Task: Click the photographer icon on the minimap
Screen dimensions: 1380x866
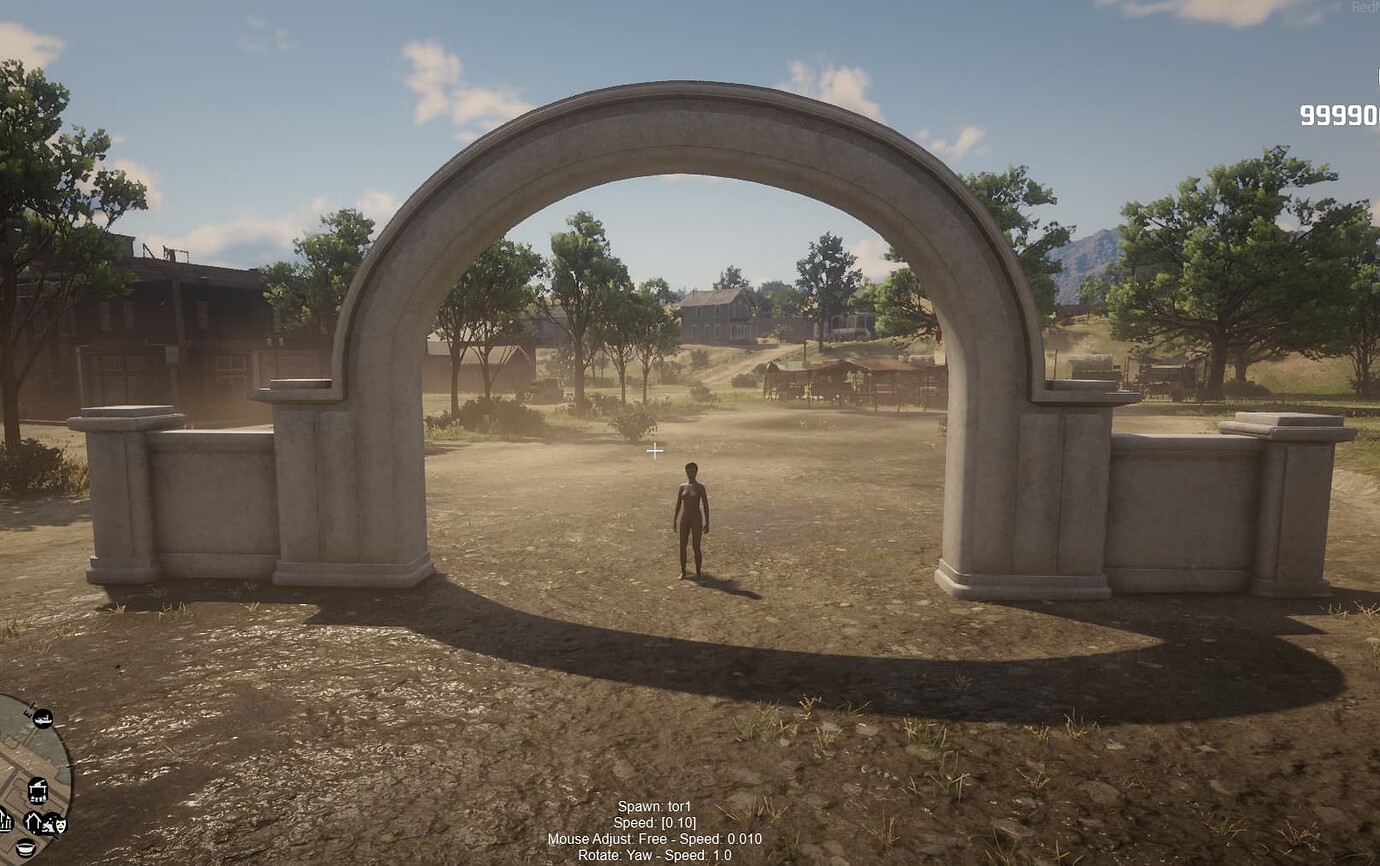Action: (49, 824)
